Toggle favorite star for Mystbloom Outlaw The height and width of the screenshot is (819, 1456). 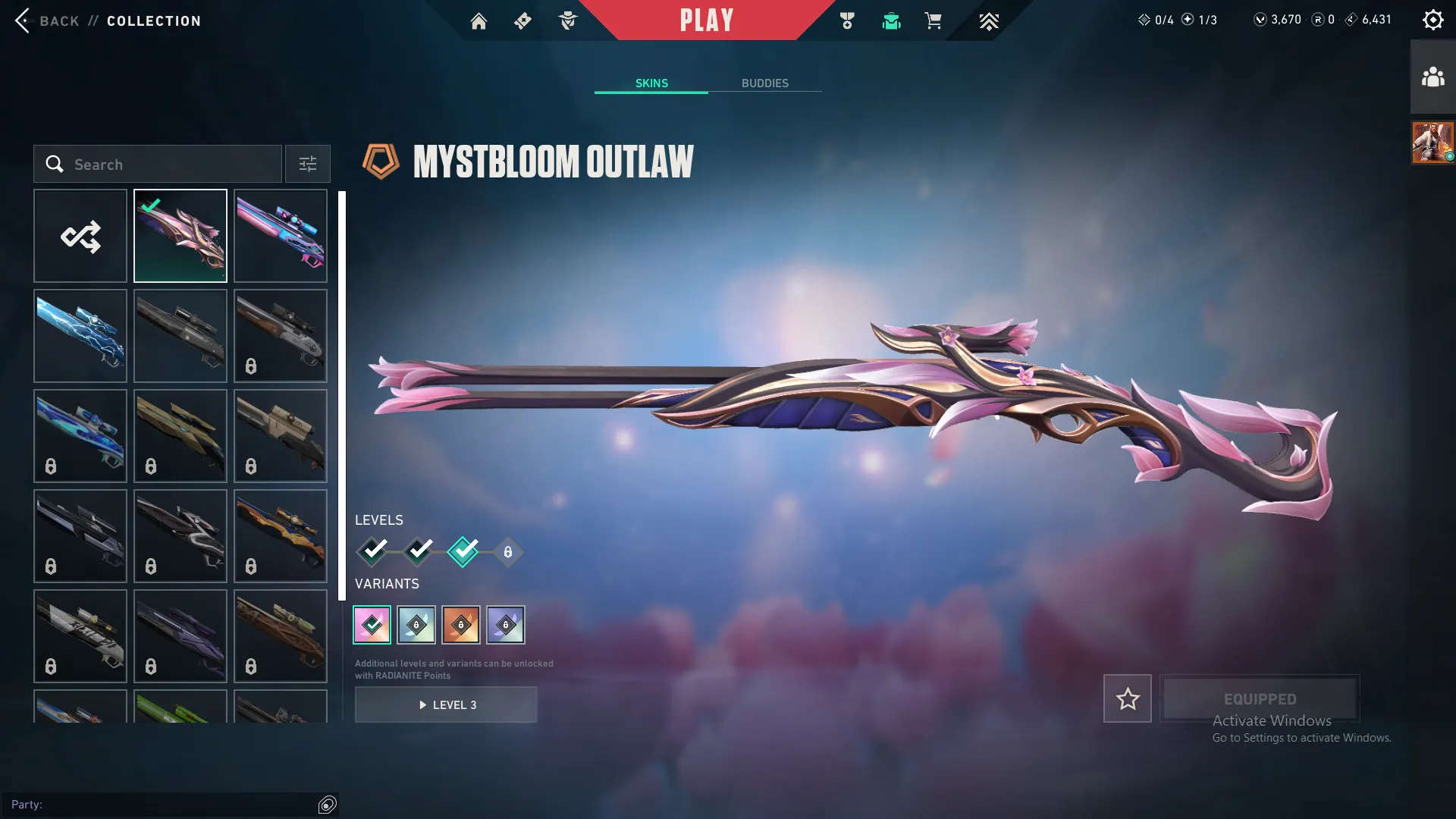pos(1128,698)
